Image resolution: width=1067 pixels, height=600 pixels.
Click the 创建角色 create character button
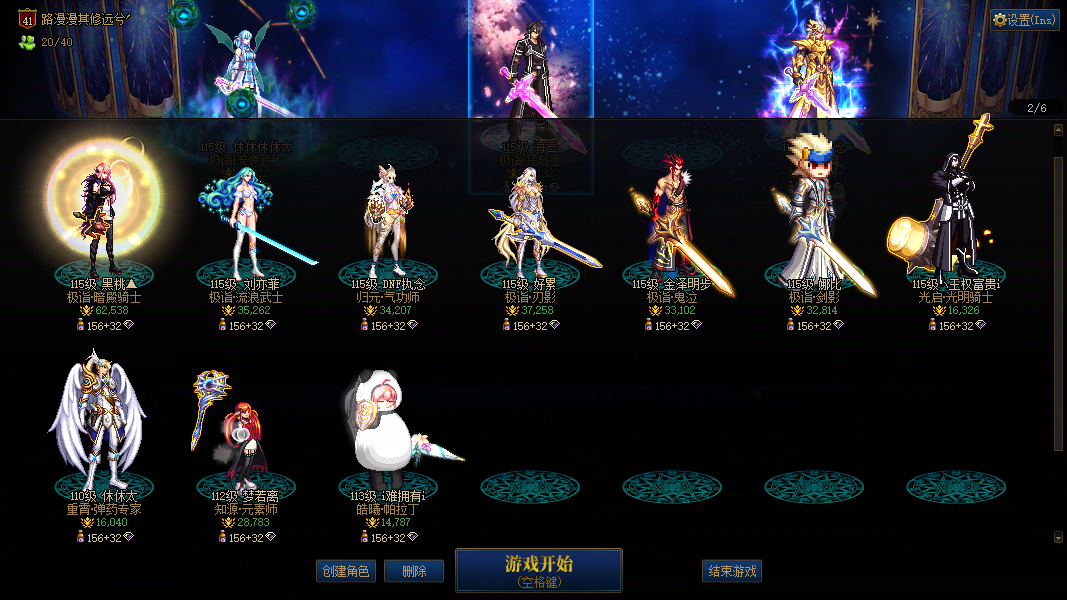click(x=345, y=571)
